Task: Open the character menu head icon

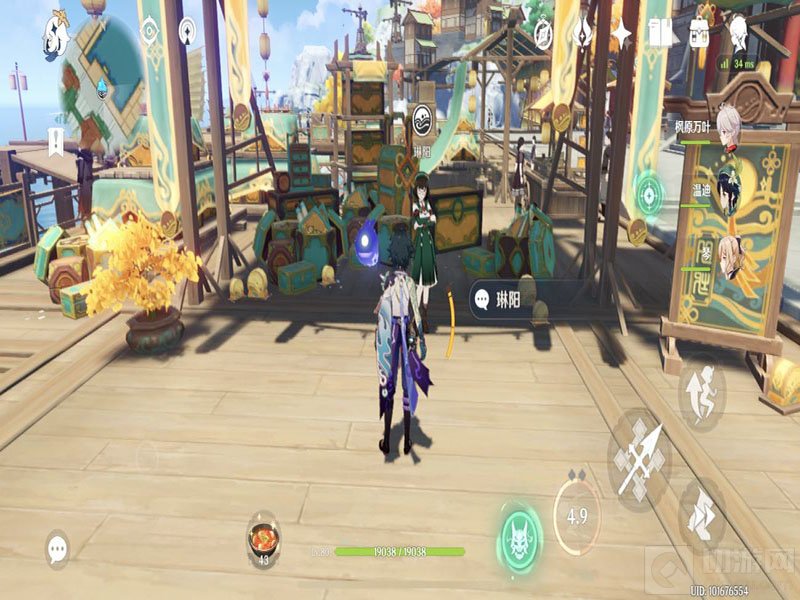Action: (738, 33)
